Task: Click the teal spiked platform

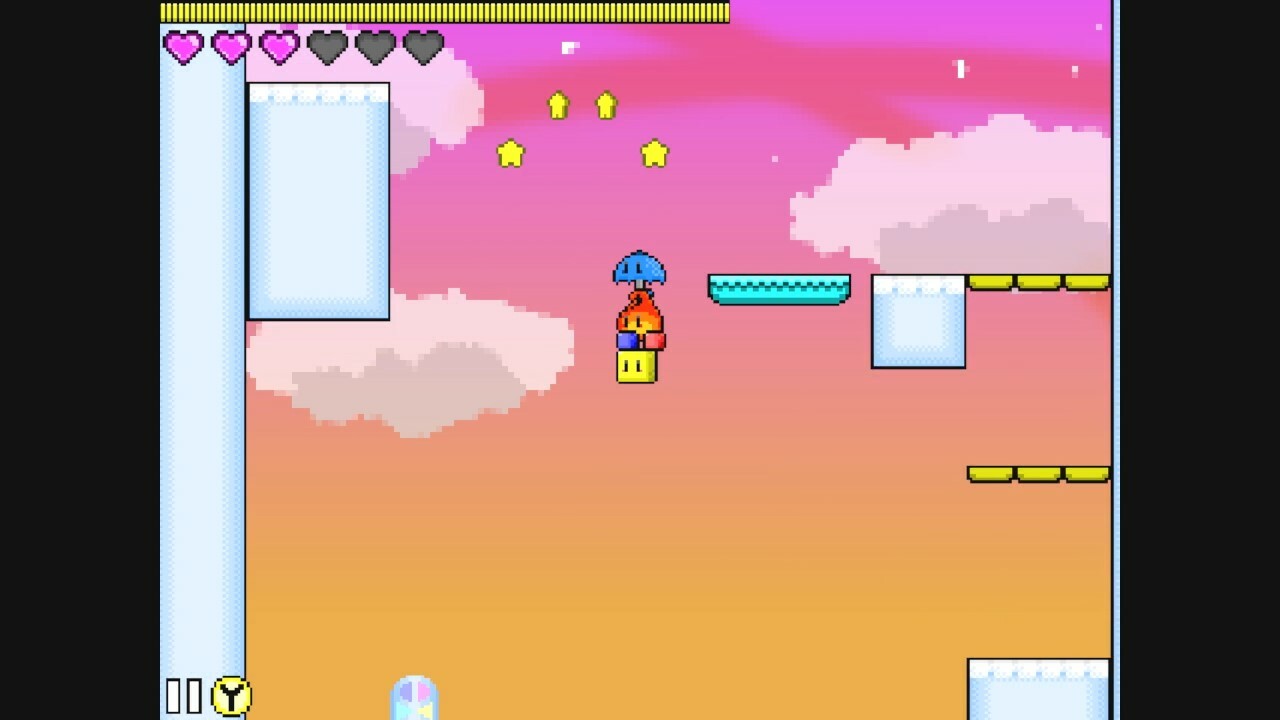Action: [778, 287]
